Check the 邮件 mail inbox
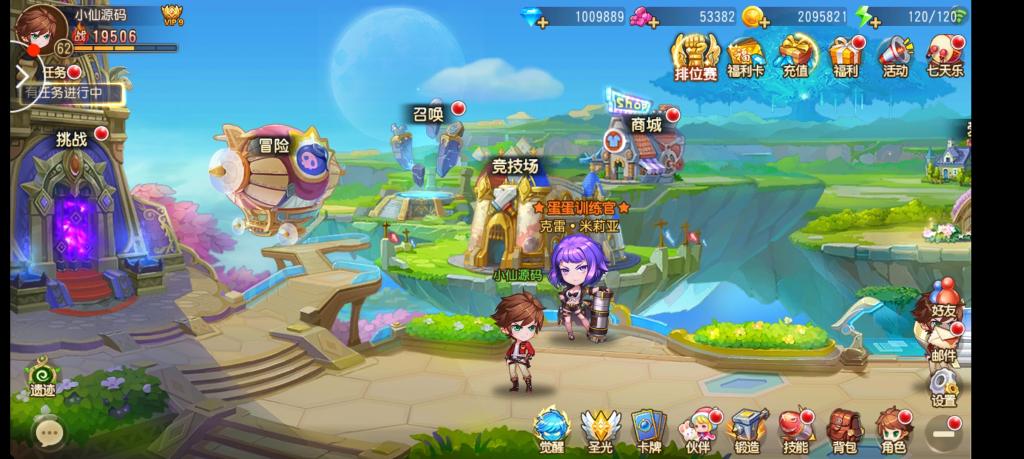The width and height of the screenshot is (1024, 459). (x=942, y=344)
